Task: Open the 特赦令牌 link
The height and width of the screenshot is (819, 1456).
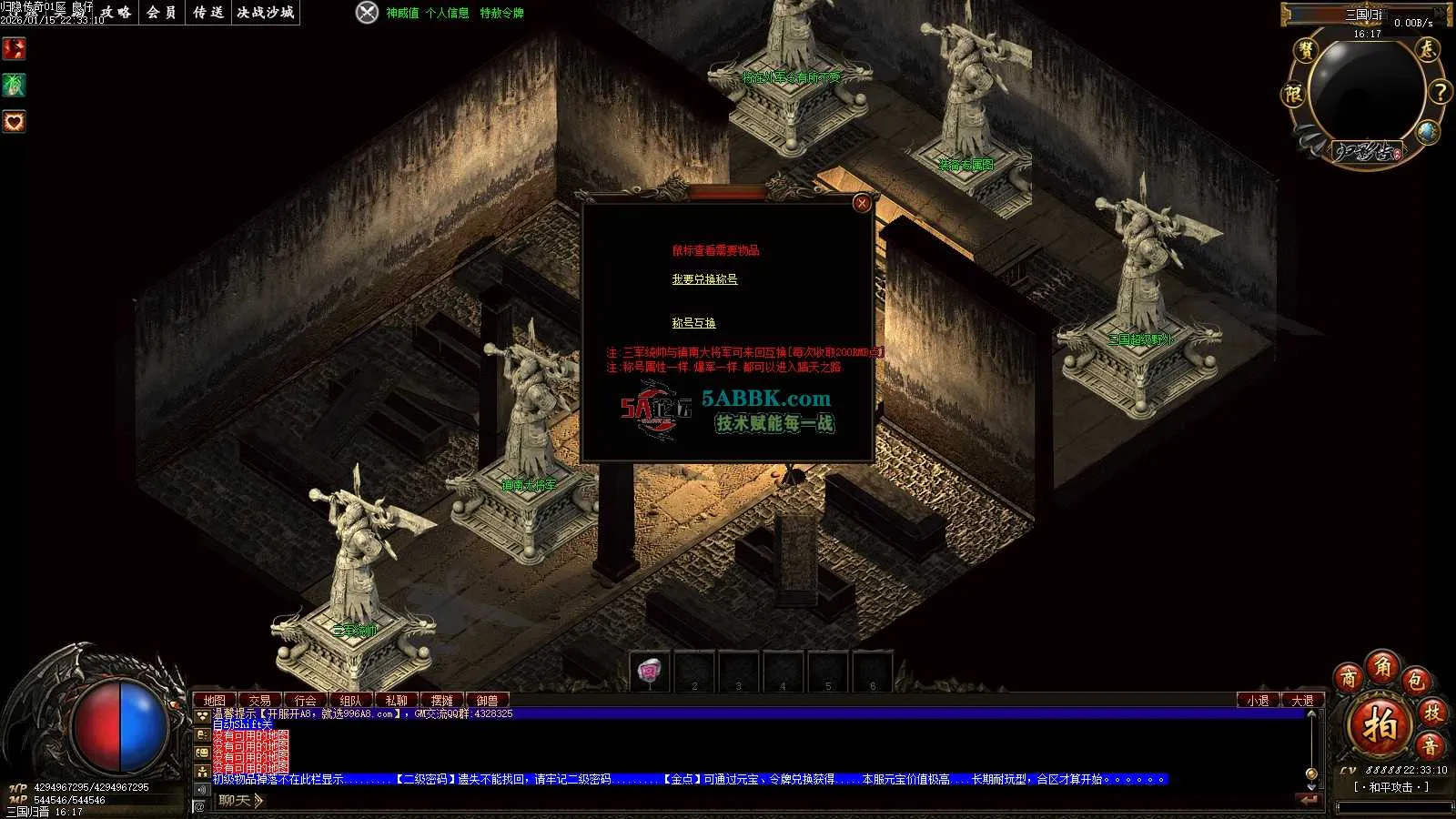Action: pos(501,13)
